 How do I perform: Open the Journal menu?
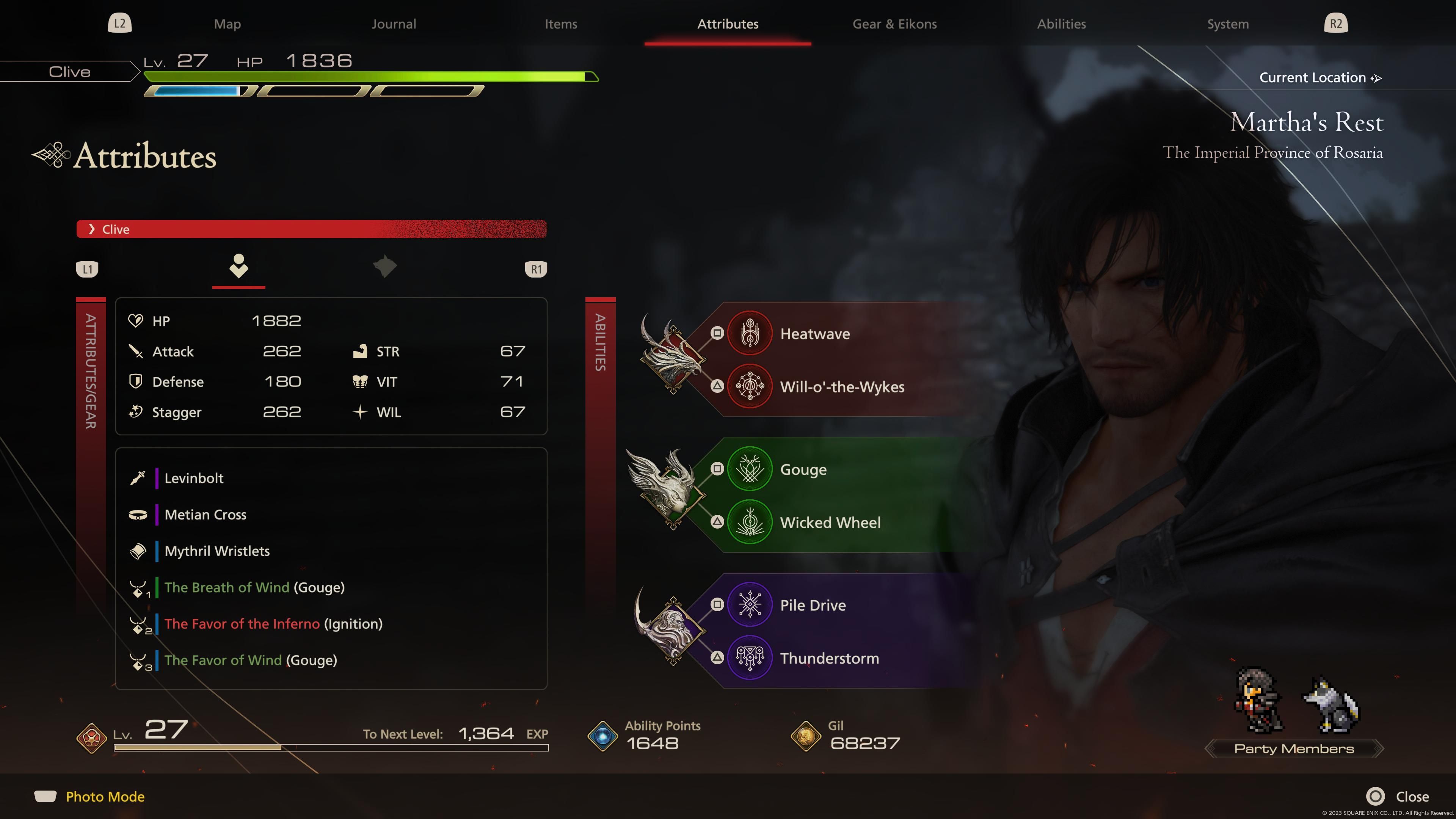[x=394, y=24]
